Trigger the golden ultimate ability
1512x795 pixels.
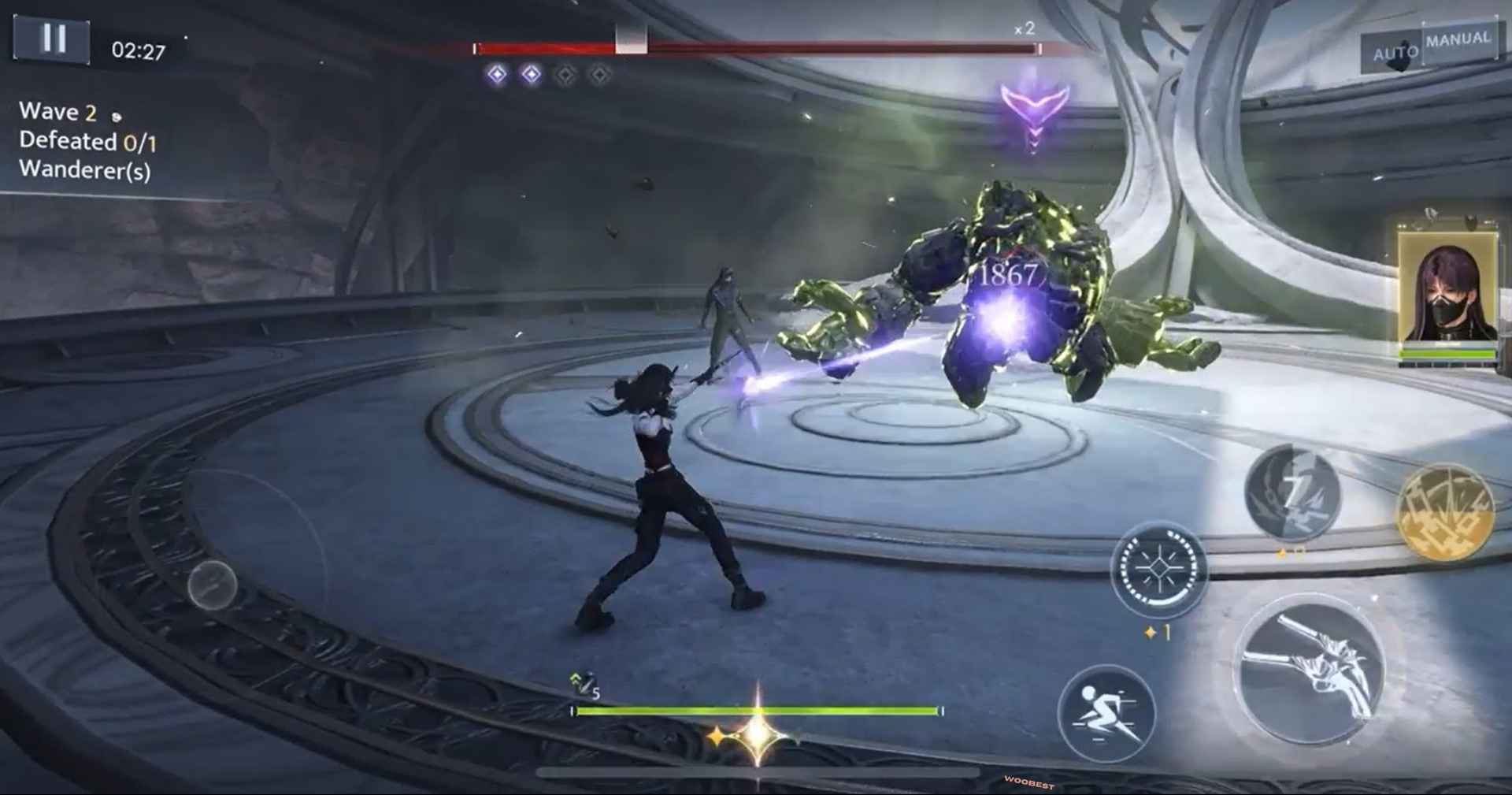[x=1444, y=512]
